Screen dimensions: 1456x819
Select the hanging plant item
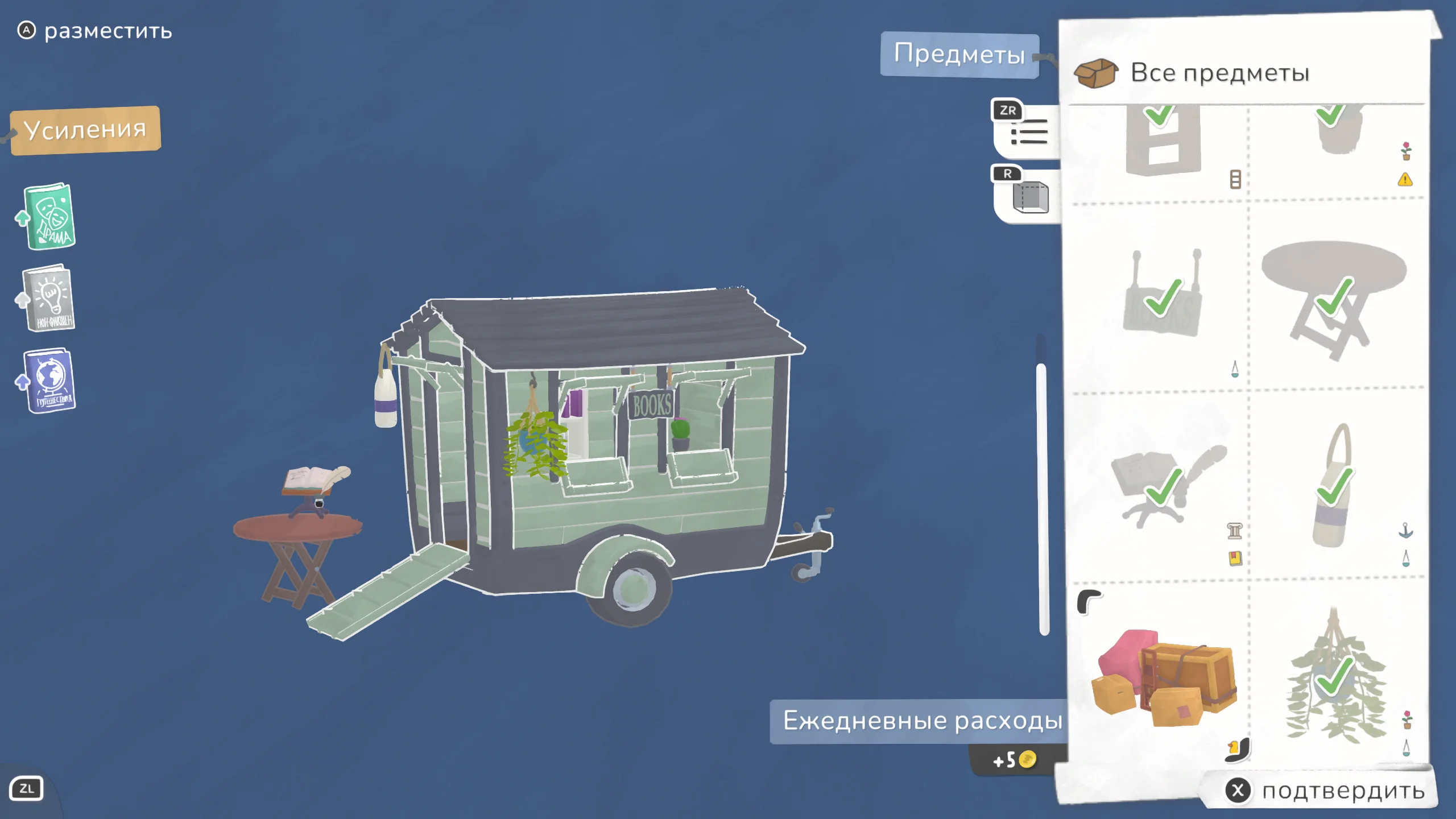pos(1333,677)
